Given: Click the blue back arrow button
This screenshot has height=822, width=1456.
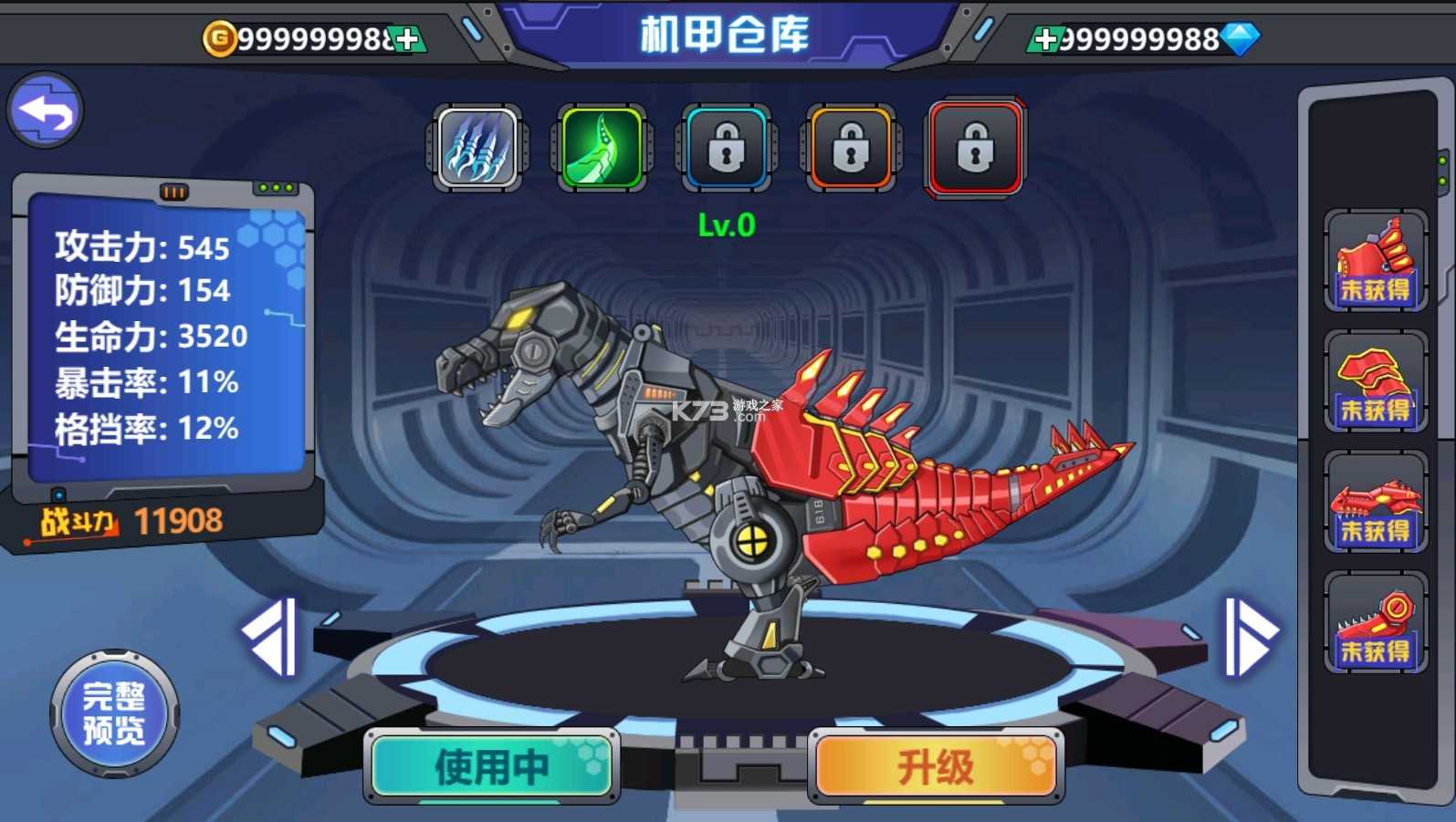Looking at the screenshot, I should coord(46,110).
